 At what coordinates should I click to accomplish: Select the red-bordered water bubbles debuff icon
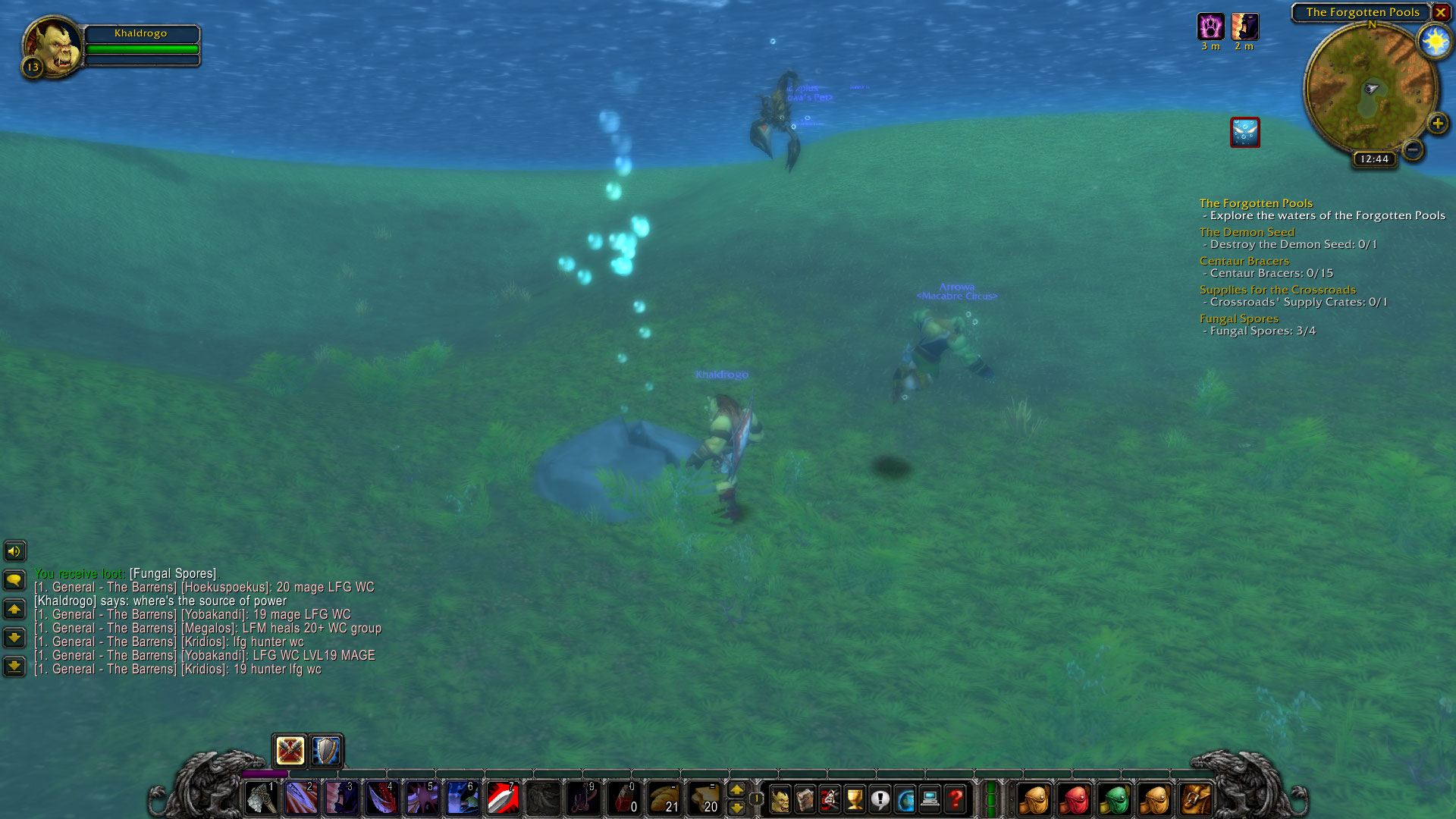1244,133
